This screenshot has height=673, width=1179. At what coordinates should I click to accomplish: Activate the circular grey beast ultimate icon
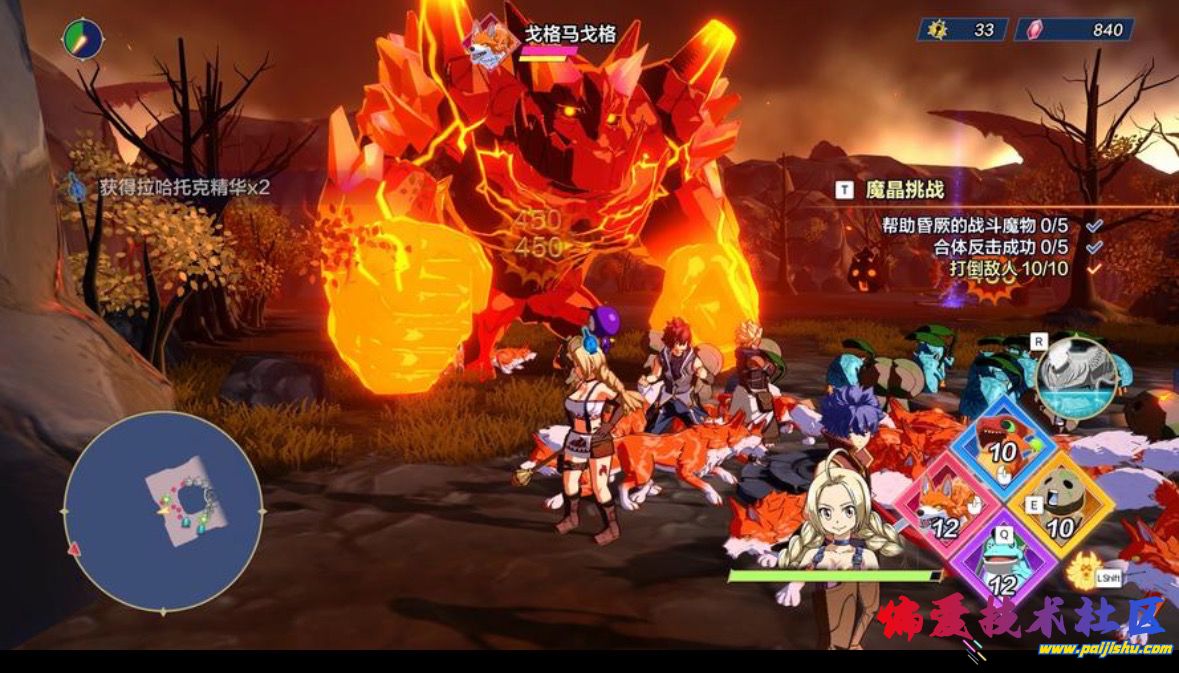(1076, 377)
